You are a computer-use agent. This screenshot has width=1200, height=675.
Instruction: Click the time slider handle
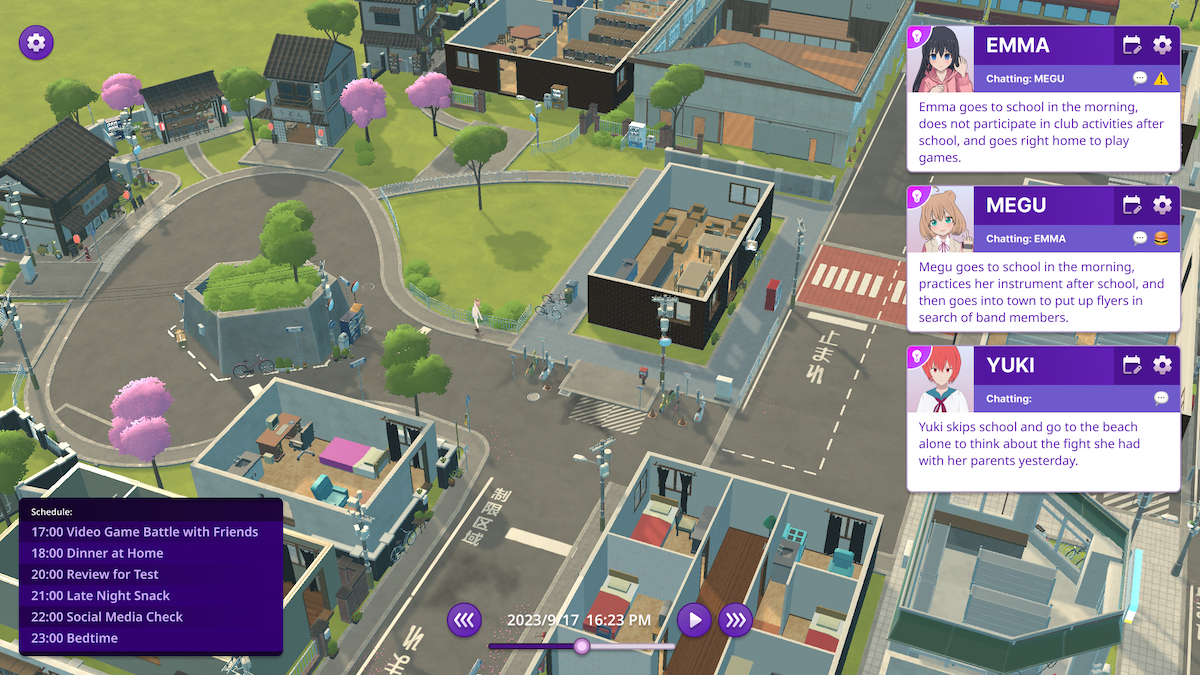[581, 646]
